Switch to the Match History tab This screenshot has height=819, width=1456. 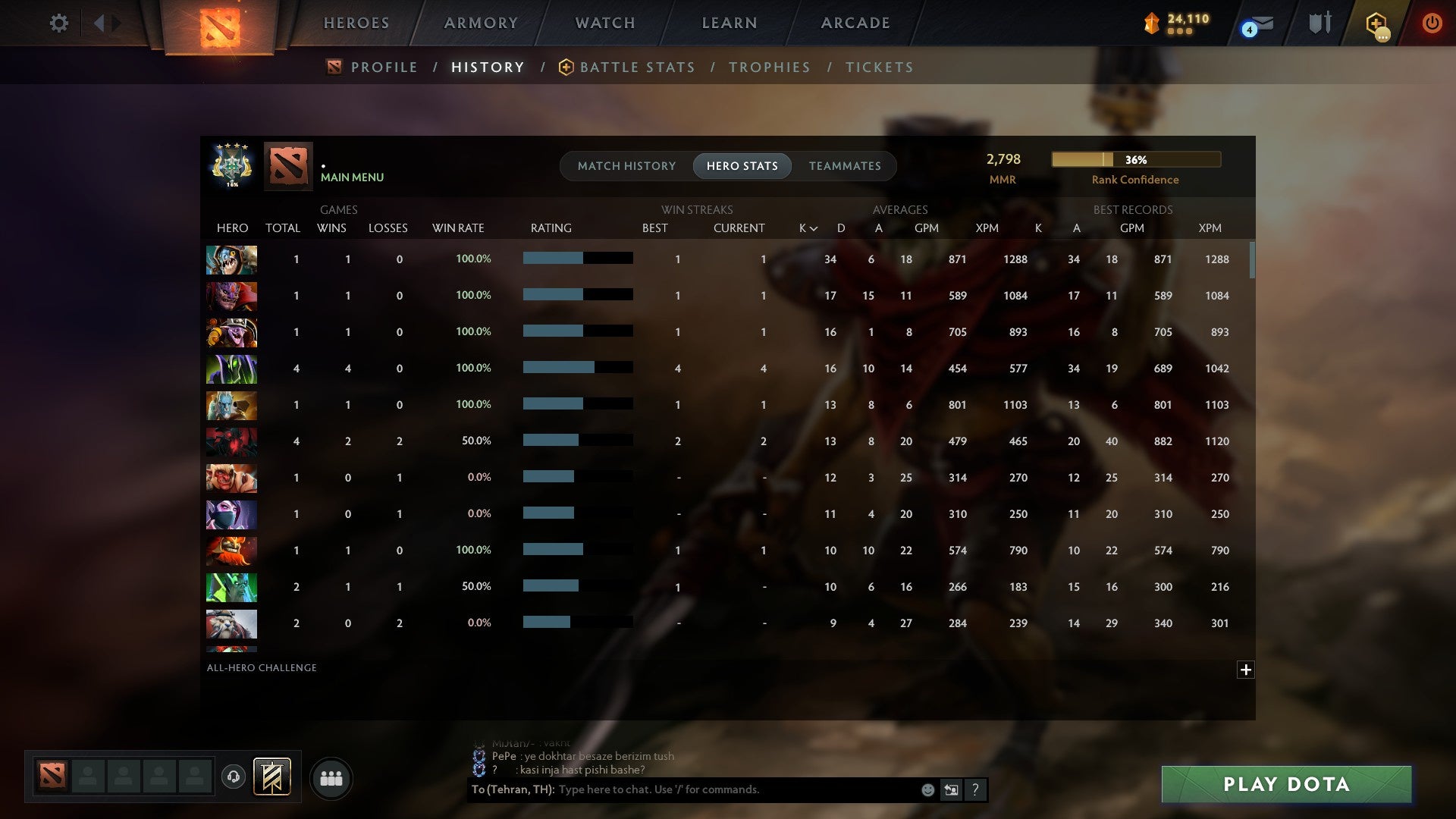[626, 165]
